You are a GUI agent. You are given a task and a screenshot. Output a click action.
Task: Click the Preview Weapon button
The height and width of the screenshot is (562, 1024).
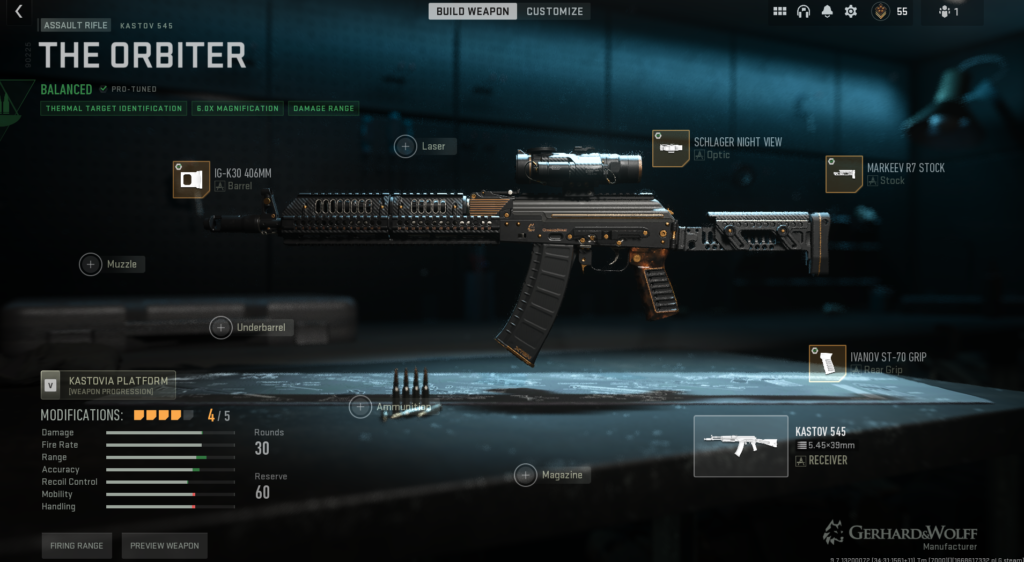(x=164, y=546)
